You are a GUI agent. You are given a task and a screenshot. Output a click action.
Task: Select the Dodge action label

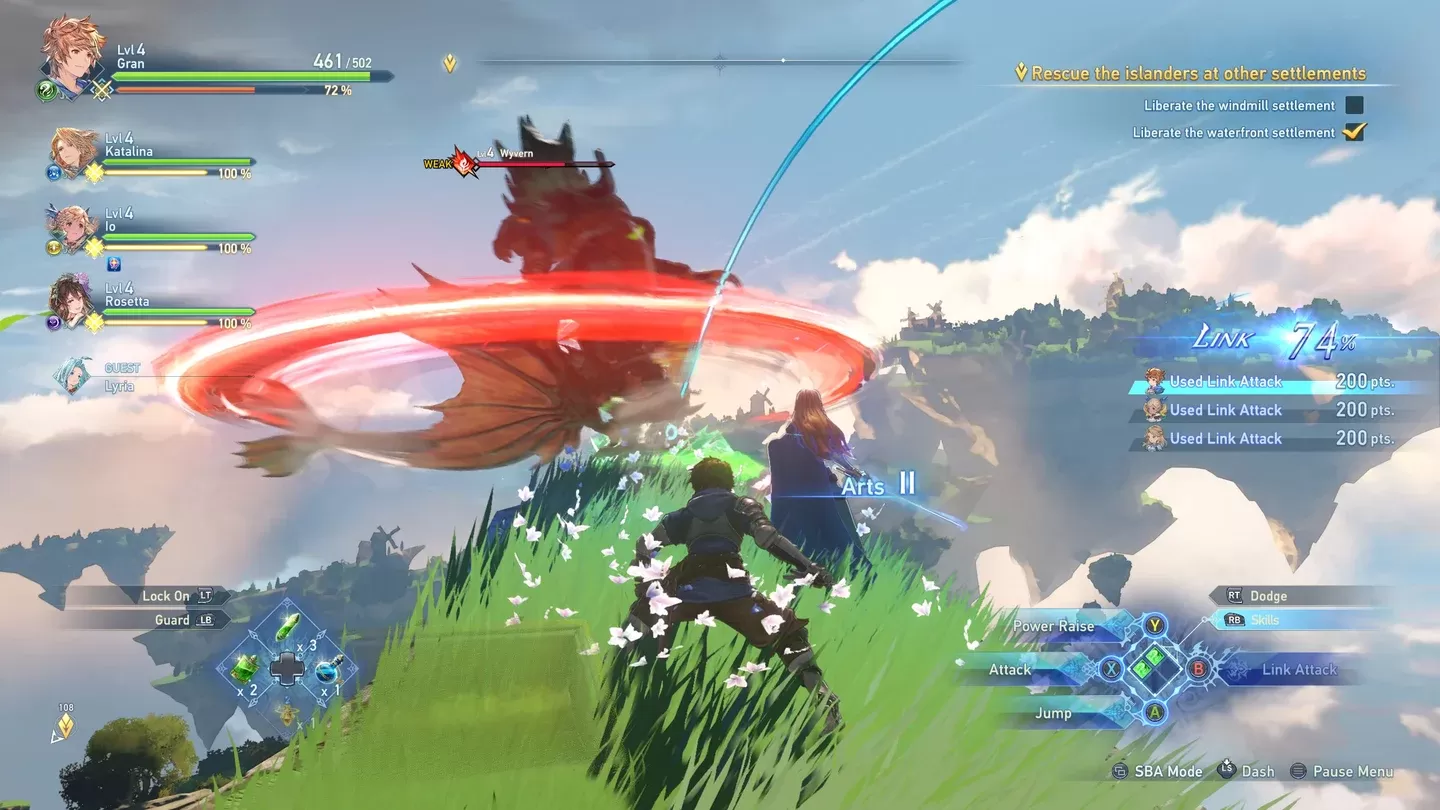tap(1268, 596)
